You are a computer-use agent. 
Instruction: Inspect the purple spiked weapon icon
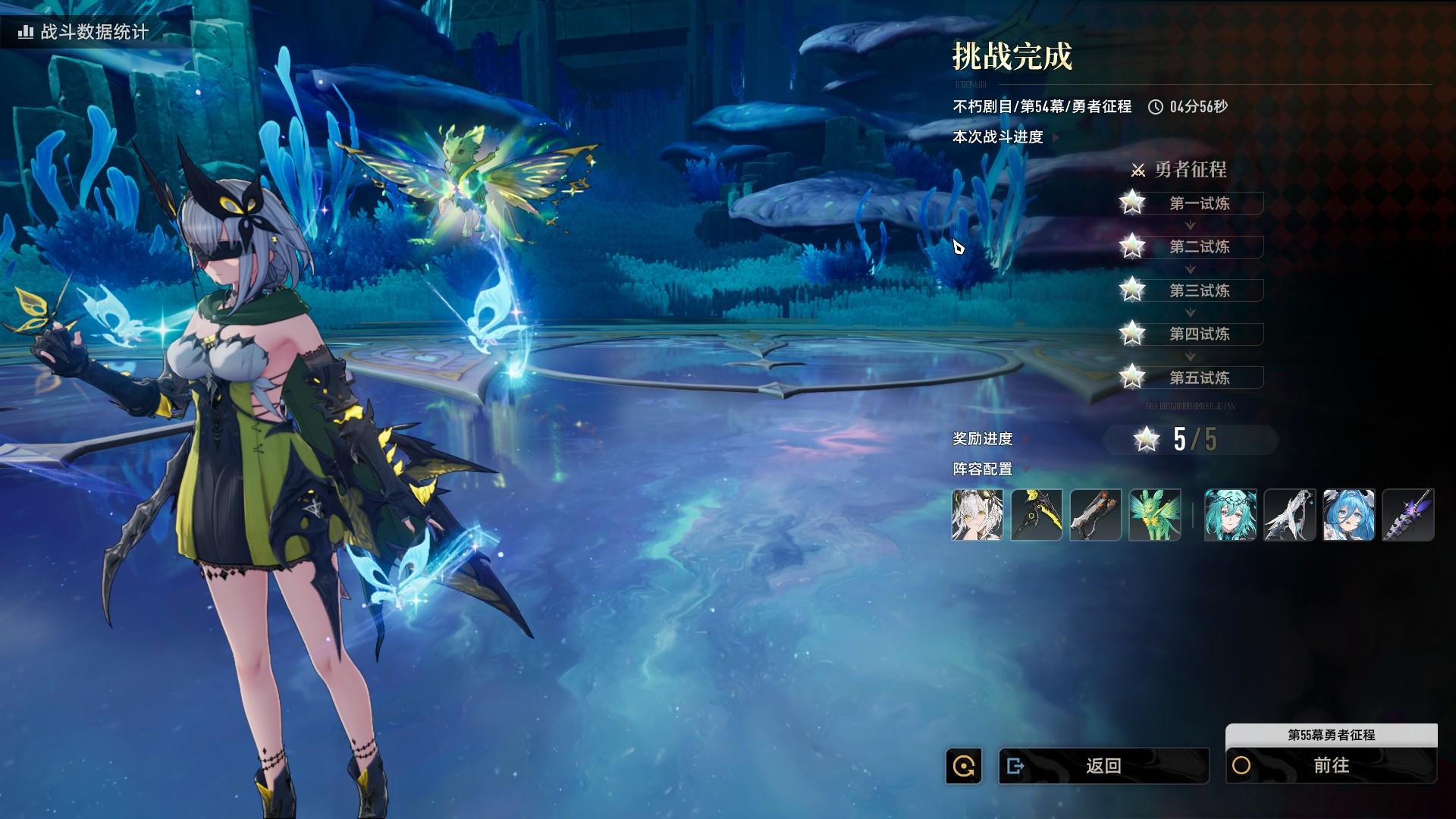pos(1408,515)
